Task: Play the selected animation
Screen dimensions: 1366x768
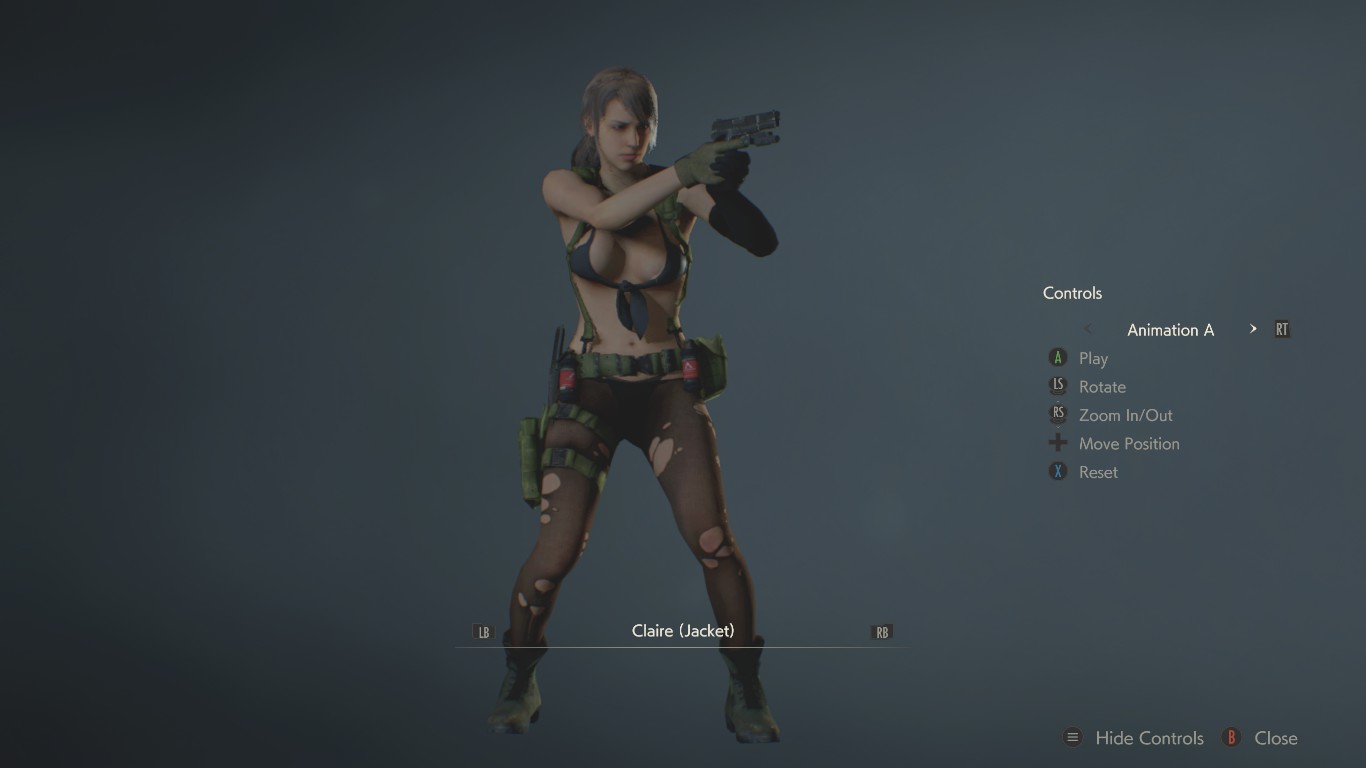Action: click(x=1092, y=358)
